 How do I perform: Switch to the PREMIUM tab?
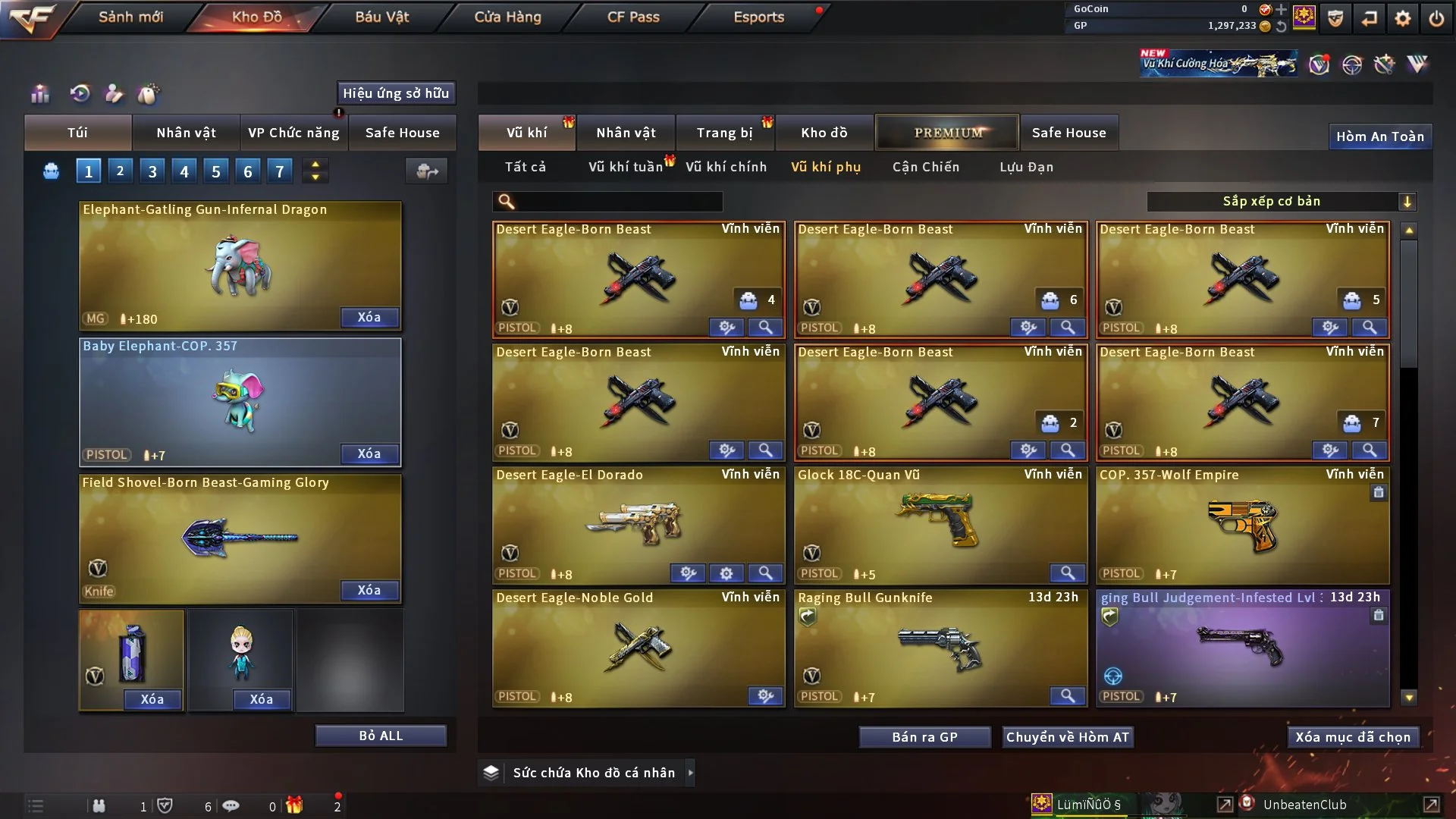coord(947,133)
